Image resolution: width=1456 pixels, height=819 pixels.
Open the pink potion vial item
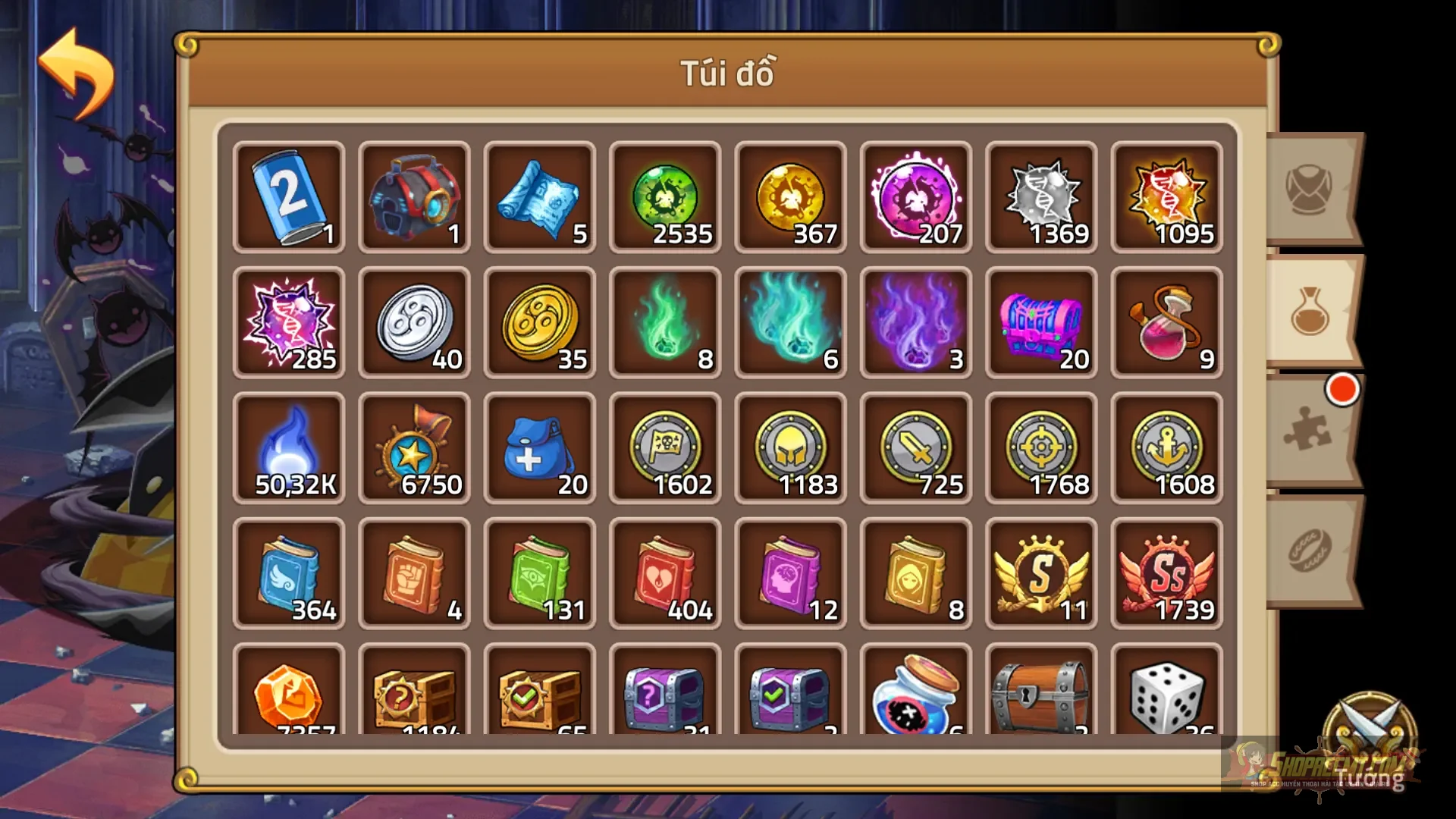point(1166,324)
